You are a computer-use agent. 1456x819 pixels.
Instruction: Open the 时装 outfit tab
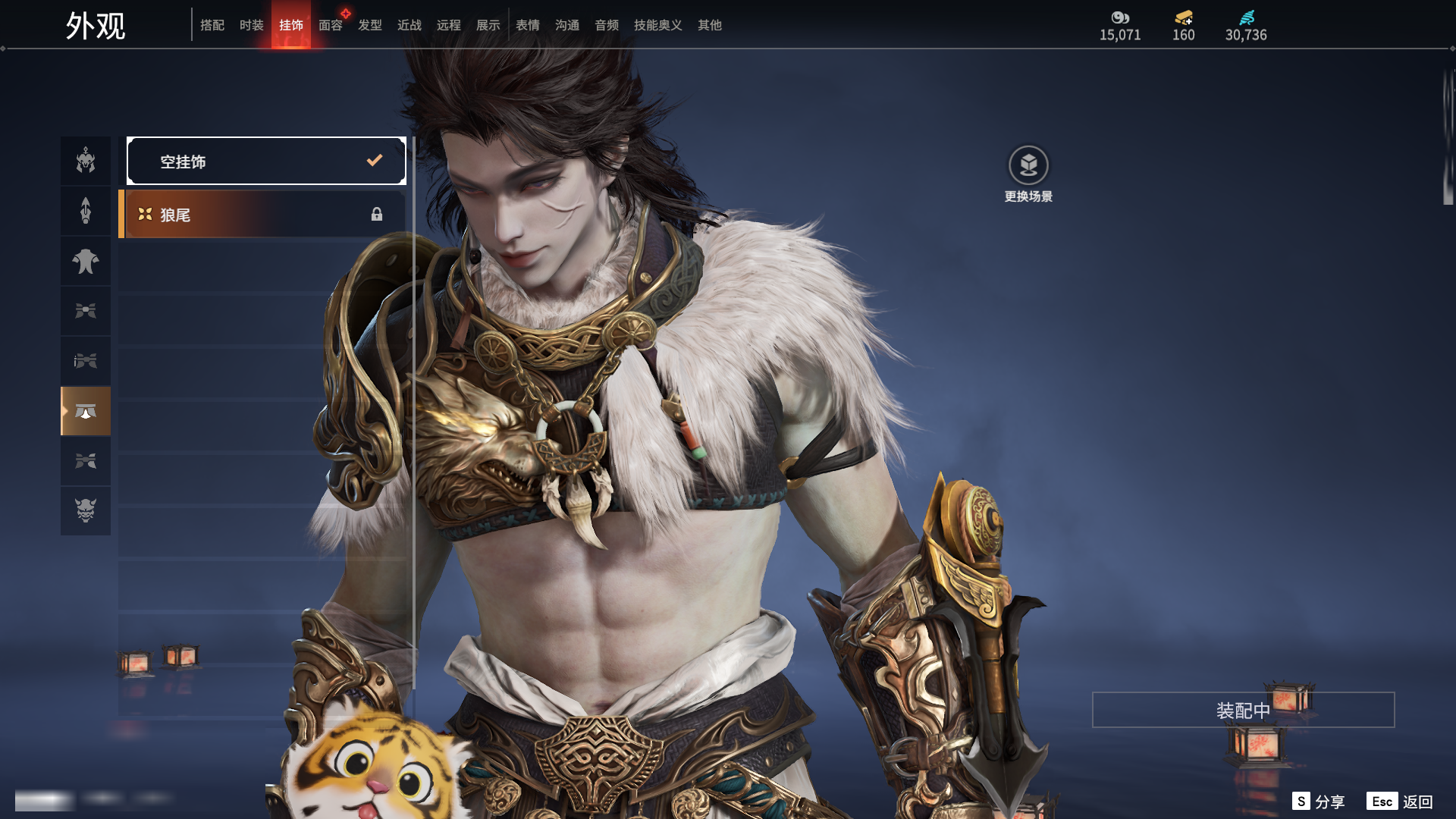click(x=252, y=25)
